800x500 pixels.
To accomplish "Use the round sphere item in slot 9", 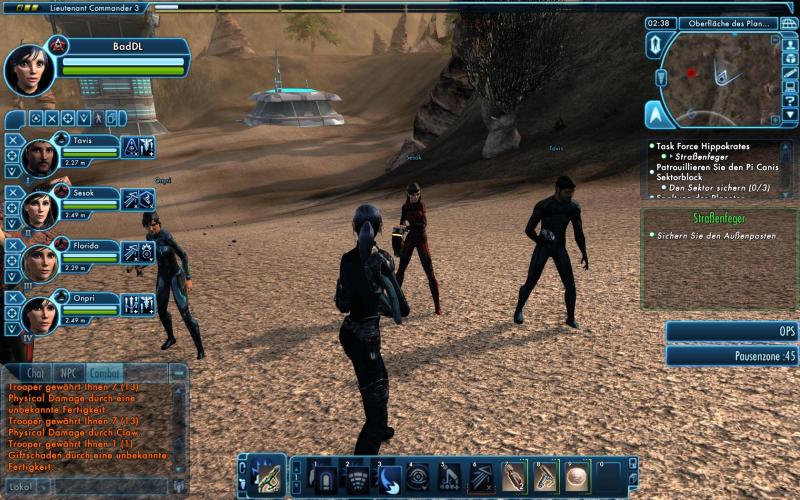I will click(x=577, y=477).
